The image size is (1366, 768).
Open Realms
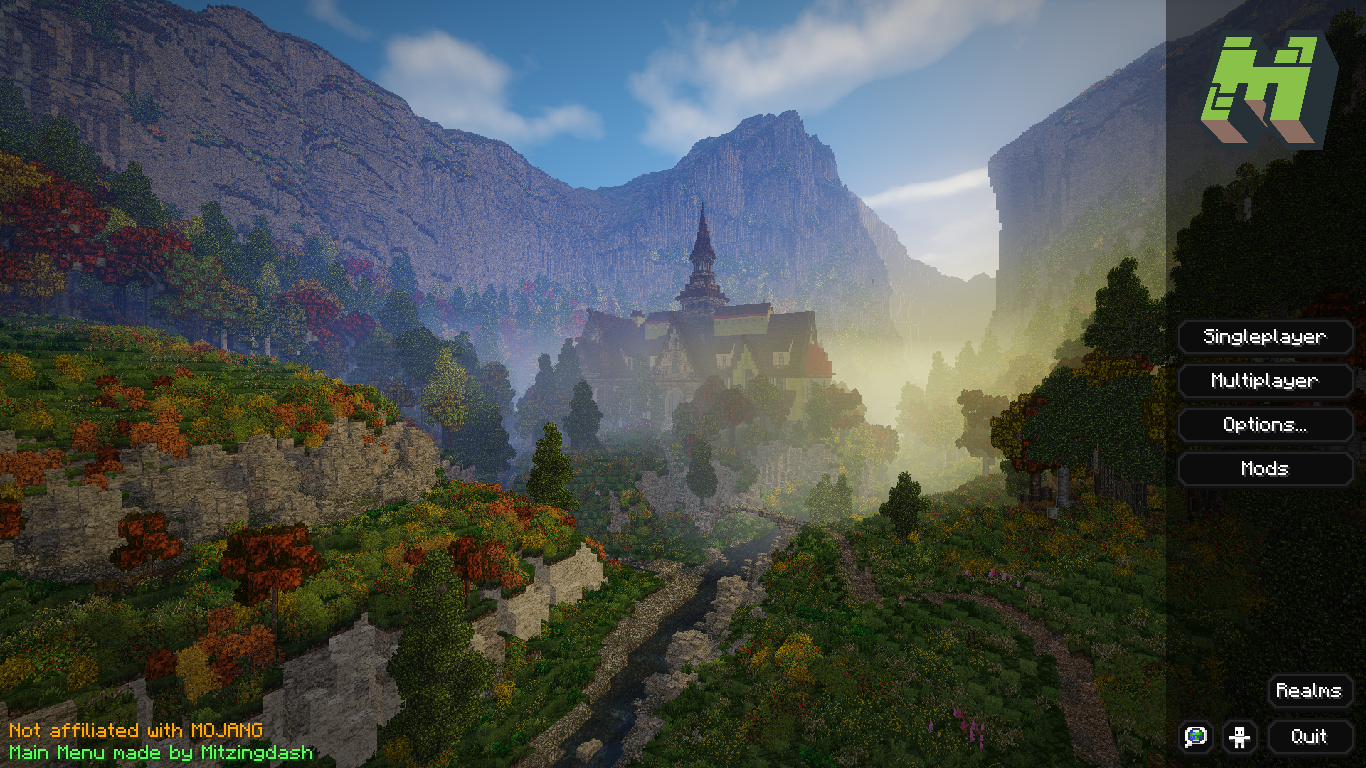tap(1309, 691)
